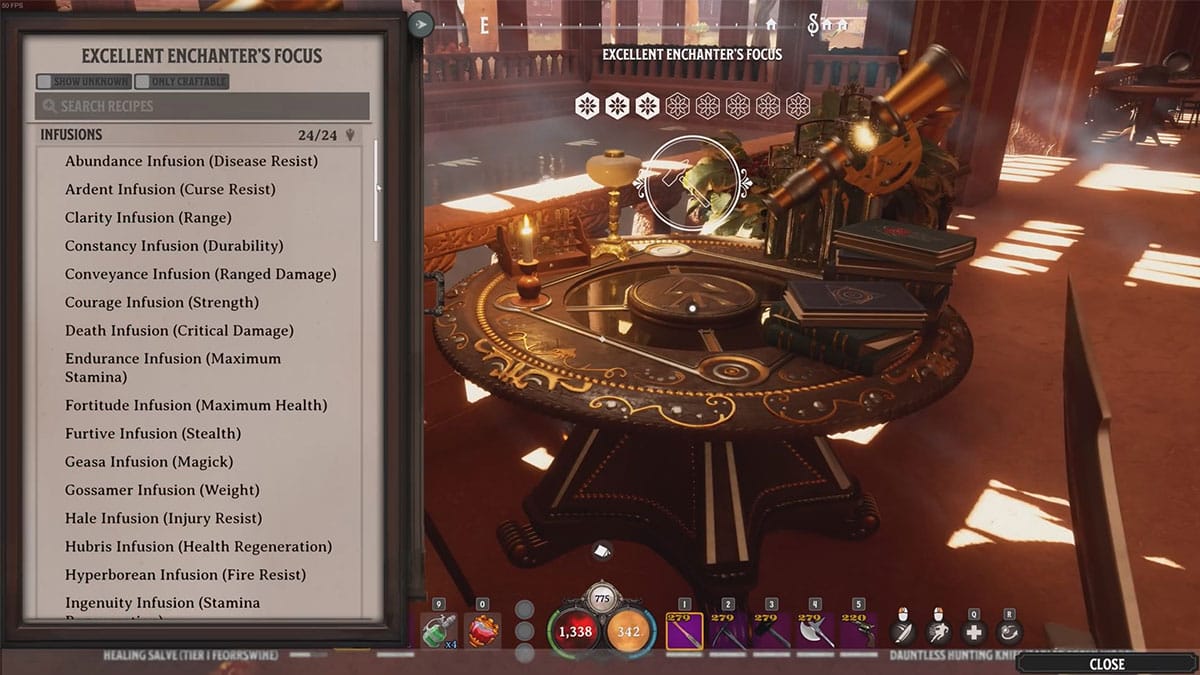Select Hubris Infusion (Health Regeneration)
This screenshot has width=1200, height=675.
(198, 546)
